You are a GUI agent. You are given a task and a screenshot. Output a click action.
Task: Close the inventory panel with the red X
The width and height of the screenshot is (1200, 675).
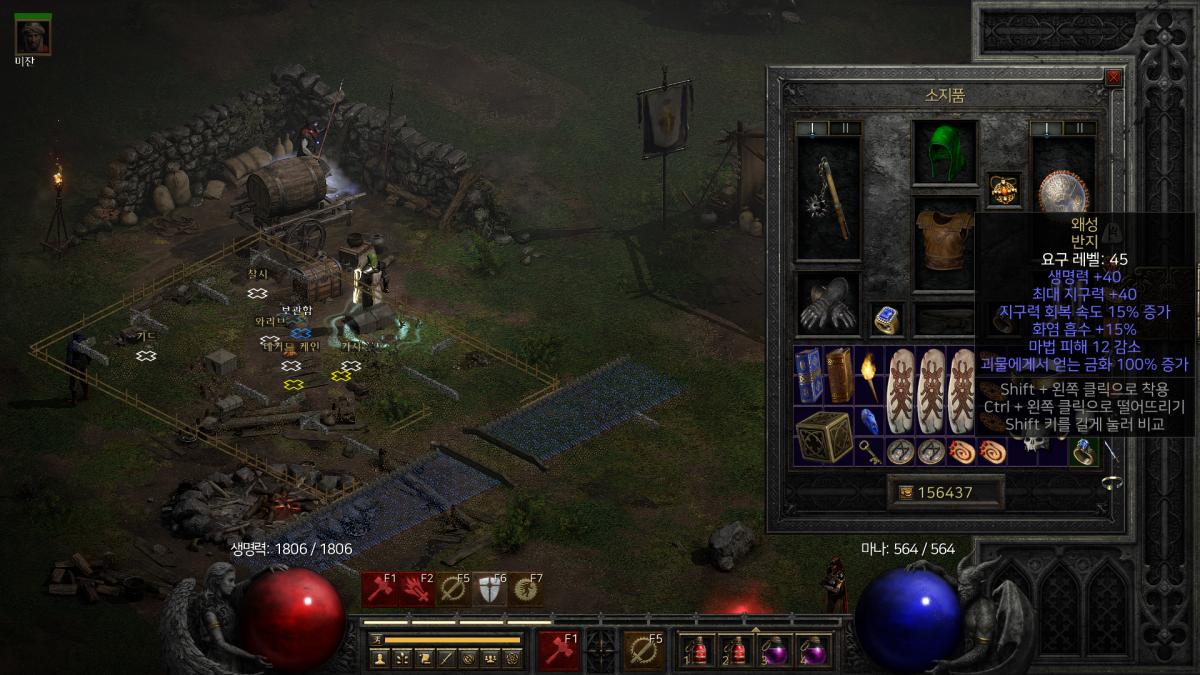[1114, 77]
